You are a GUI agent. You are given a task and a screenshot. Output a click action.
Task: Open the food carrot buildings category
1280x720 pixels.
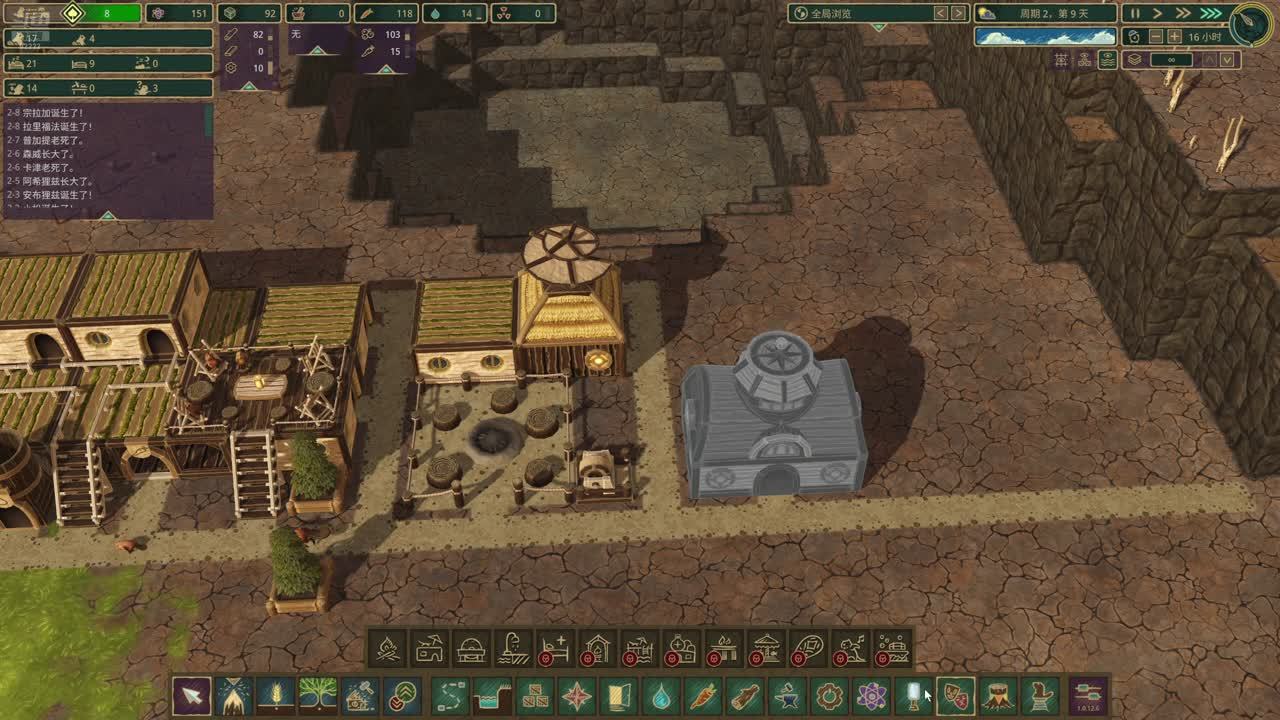703,695
